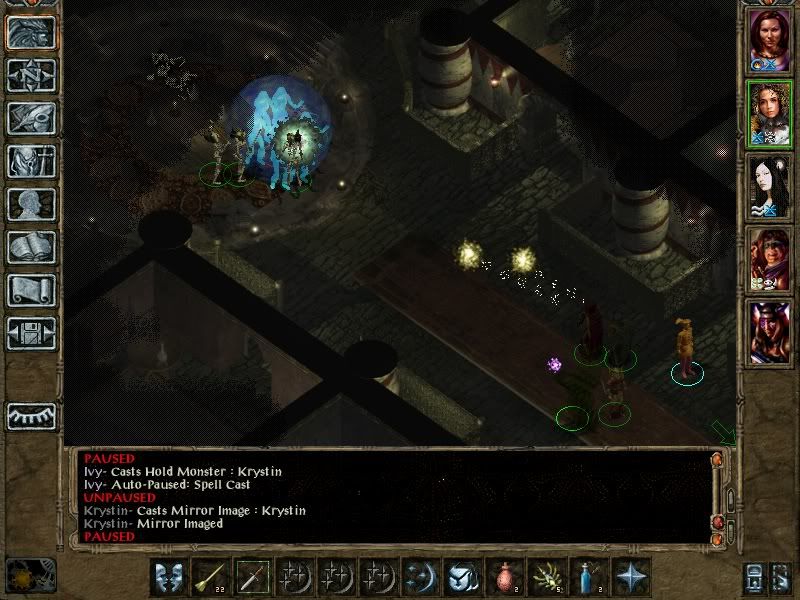
Task: Click the closed-eye rest button
Action: [31, 415]
